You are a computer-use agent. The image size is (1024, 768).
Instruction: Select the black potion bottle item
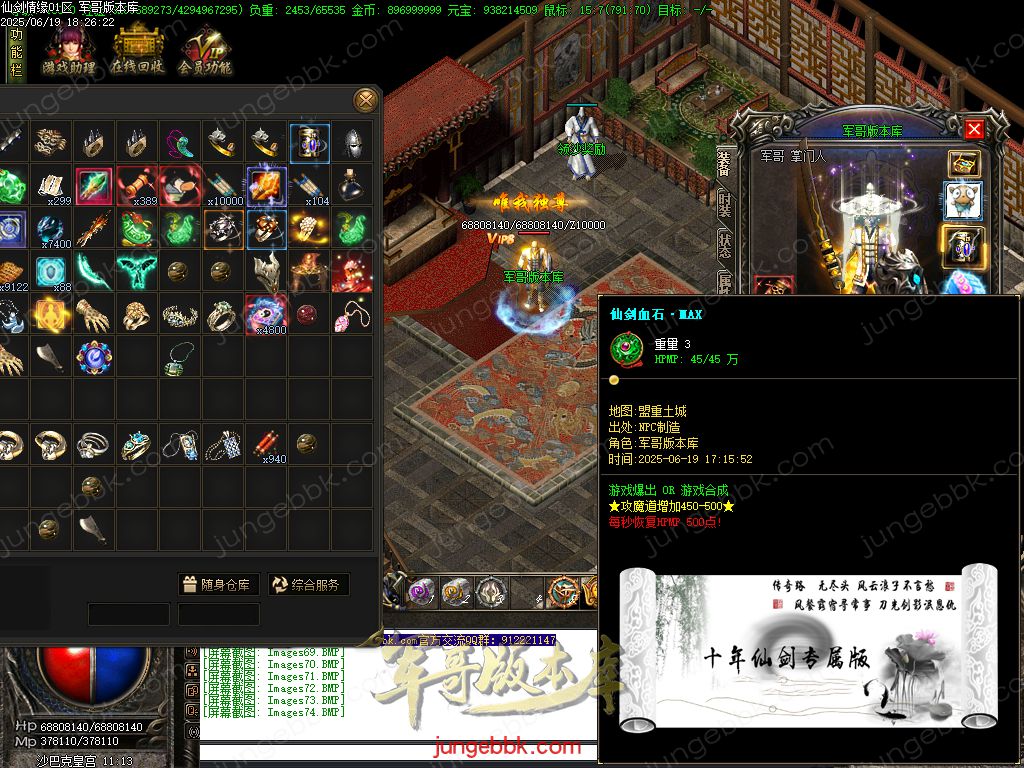tap(352, 185)
